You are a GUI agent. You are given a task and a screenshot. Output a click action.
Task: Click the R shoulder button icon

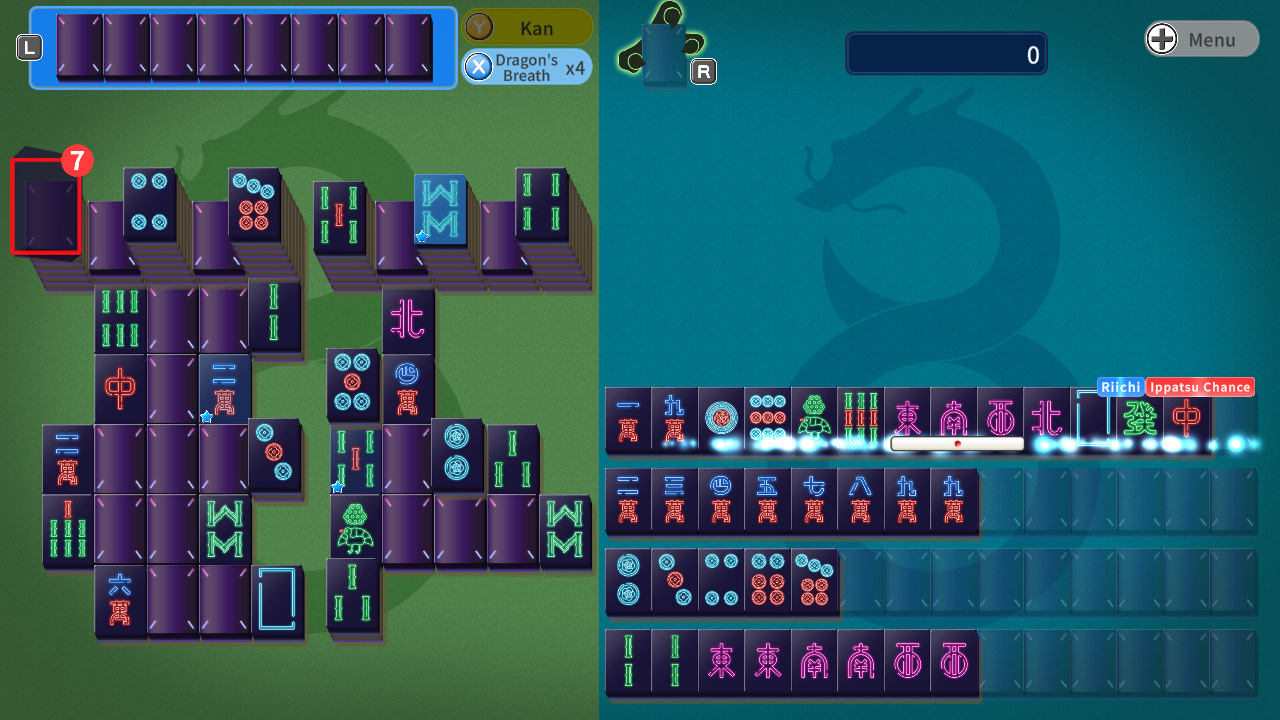click(x=703, y=71)
